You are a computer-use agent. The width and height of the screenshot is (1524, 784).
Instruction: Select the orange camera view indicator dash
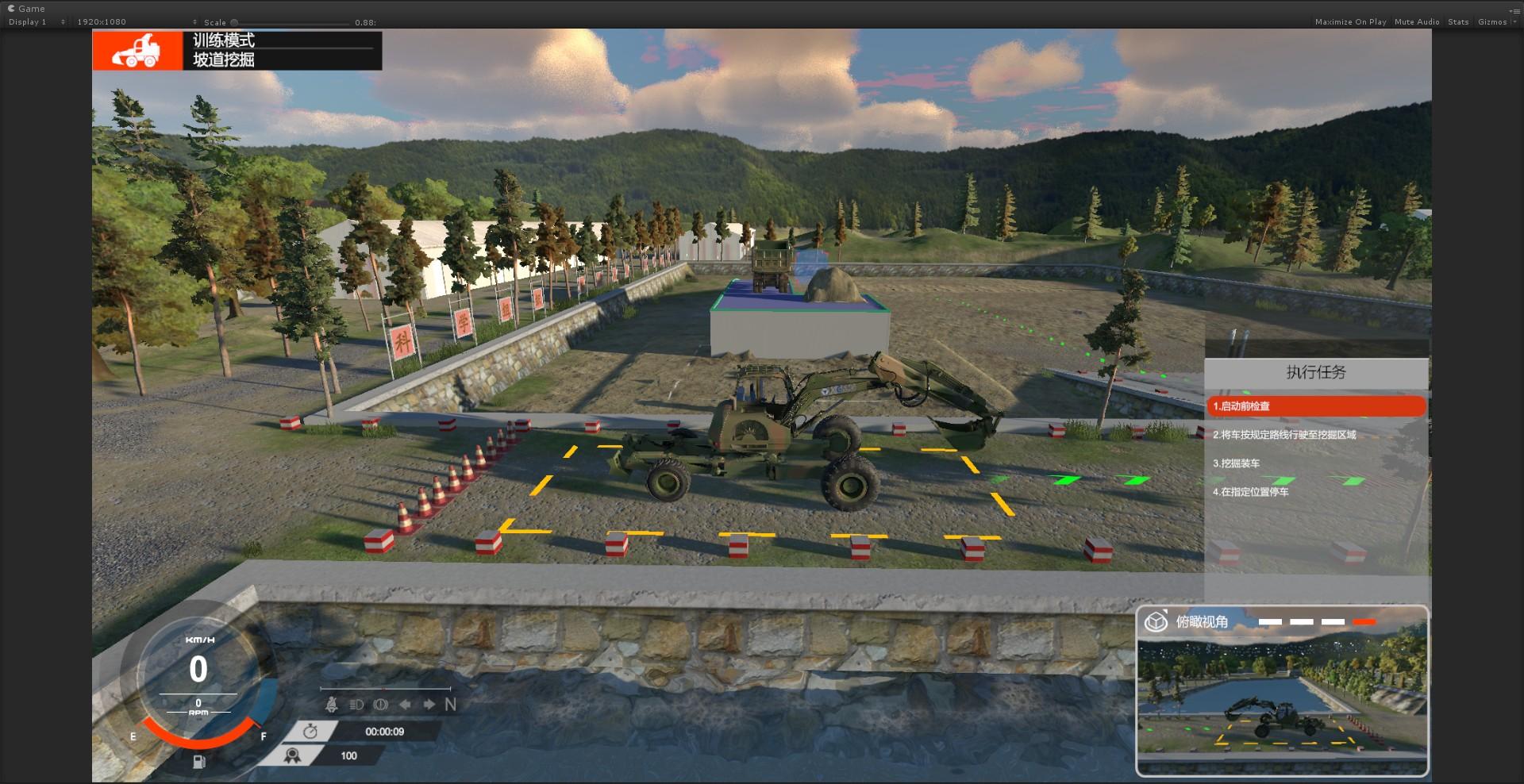pos(1364,622)
